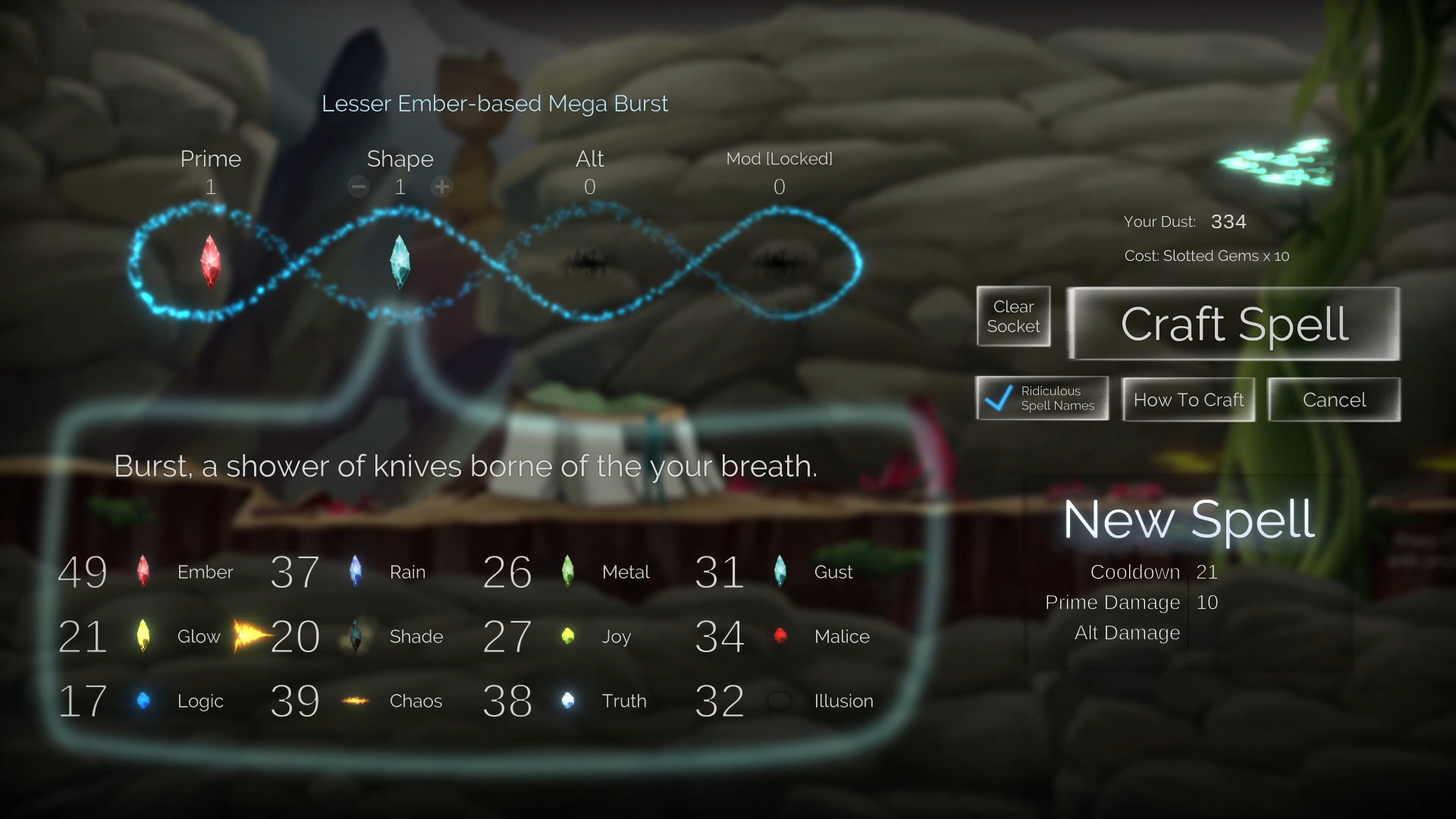Viewport: 1456px width, 819px height.
Task: Click the red gem in the Prime socket
Action: [210, 262]
